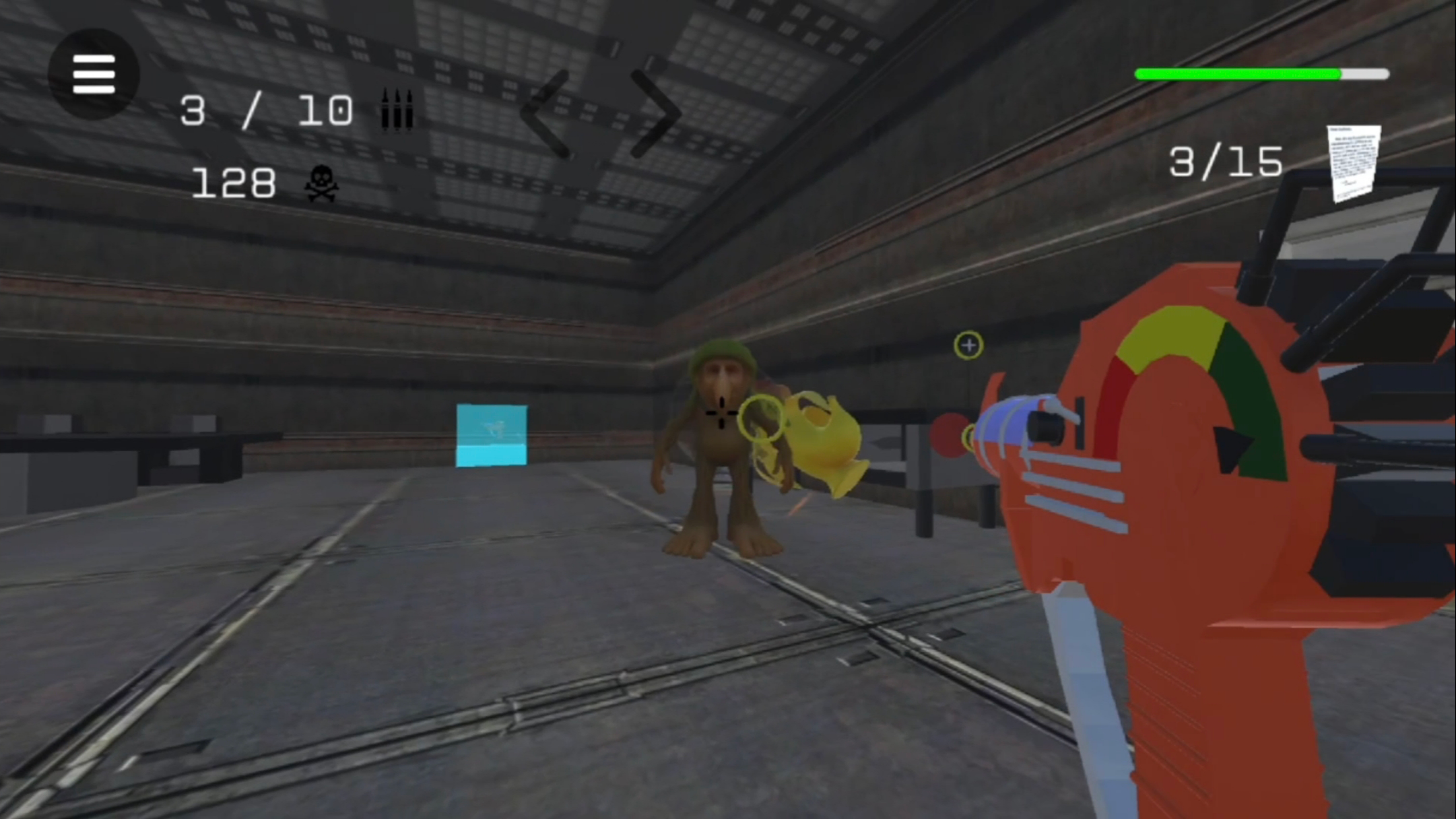
Task: Click the bullet ammo icon beside 3/10
Action: point(397,110)
